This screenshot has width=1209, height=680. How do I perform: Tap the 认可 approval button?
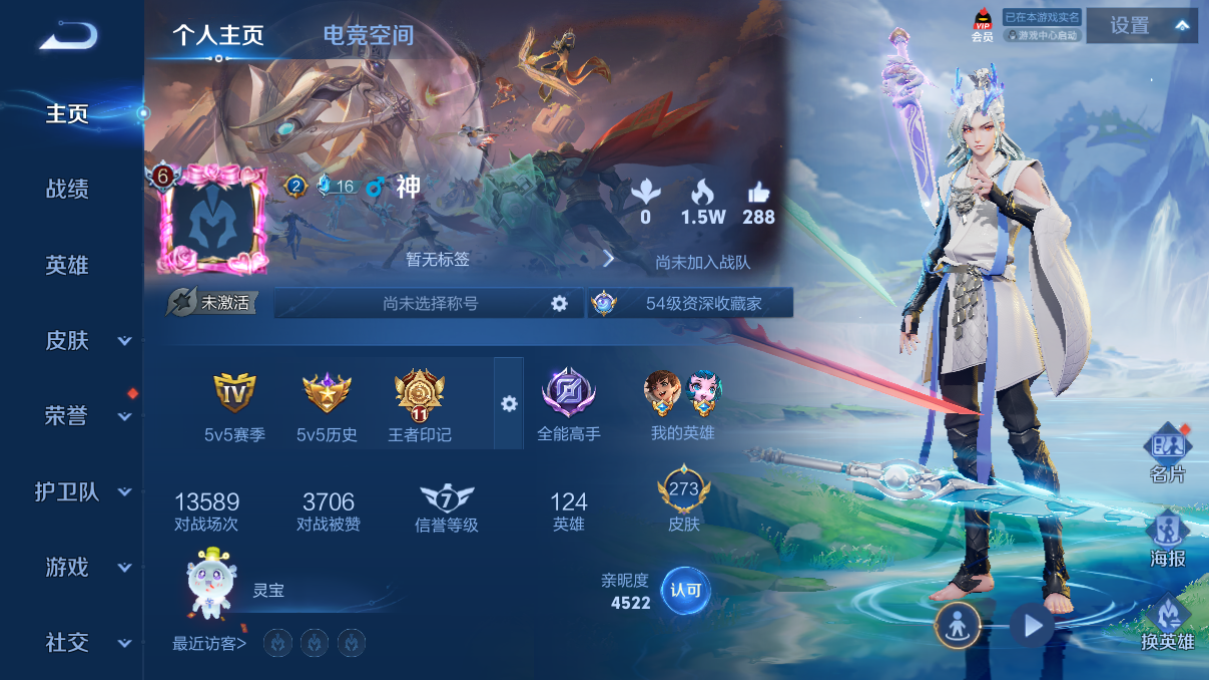pos(686,591)
